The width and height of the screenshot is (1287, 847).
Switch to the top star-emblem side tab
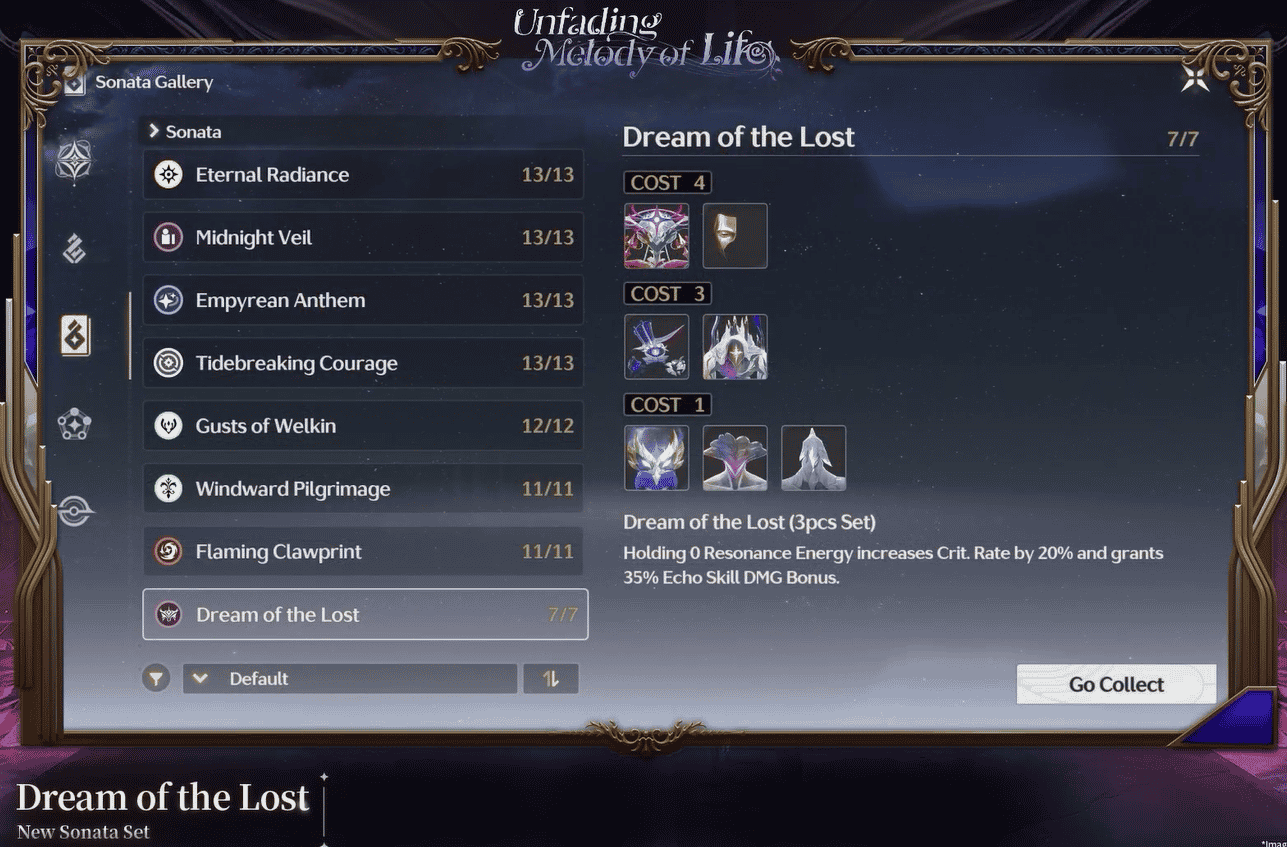[74, 160]
